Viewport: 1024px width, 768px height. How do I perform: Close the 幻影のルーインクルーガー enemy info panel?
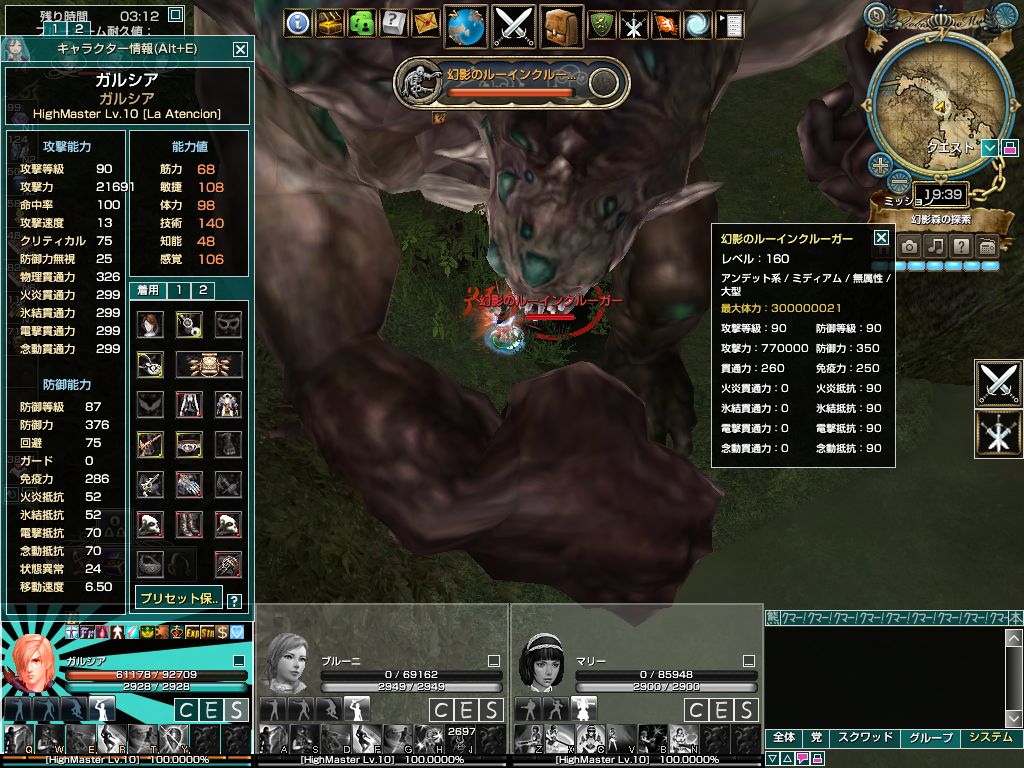click(881, 238)
